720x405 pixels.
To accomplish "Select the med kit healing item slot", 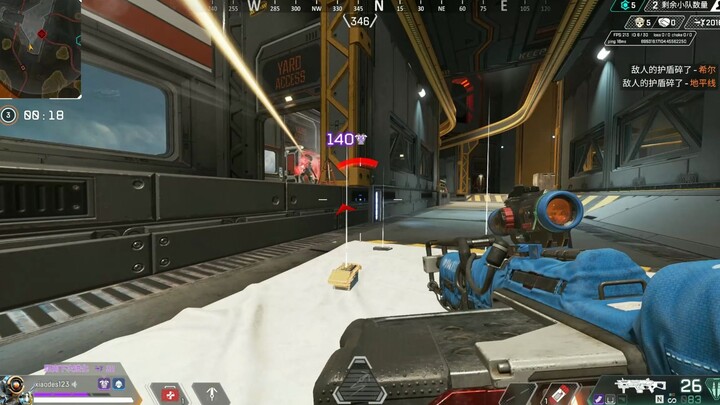I will point(169,392).
